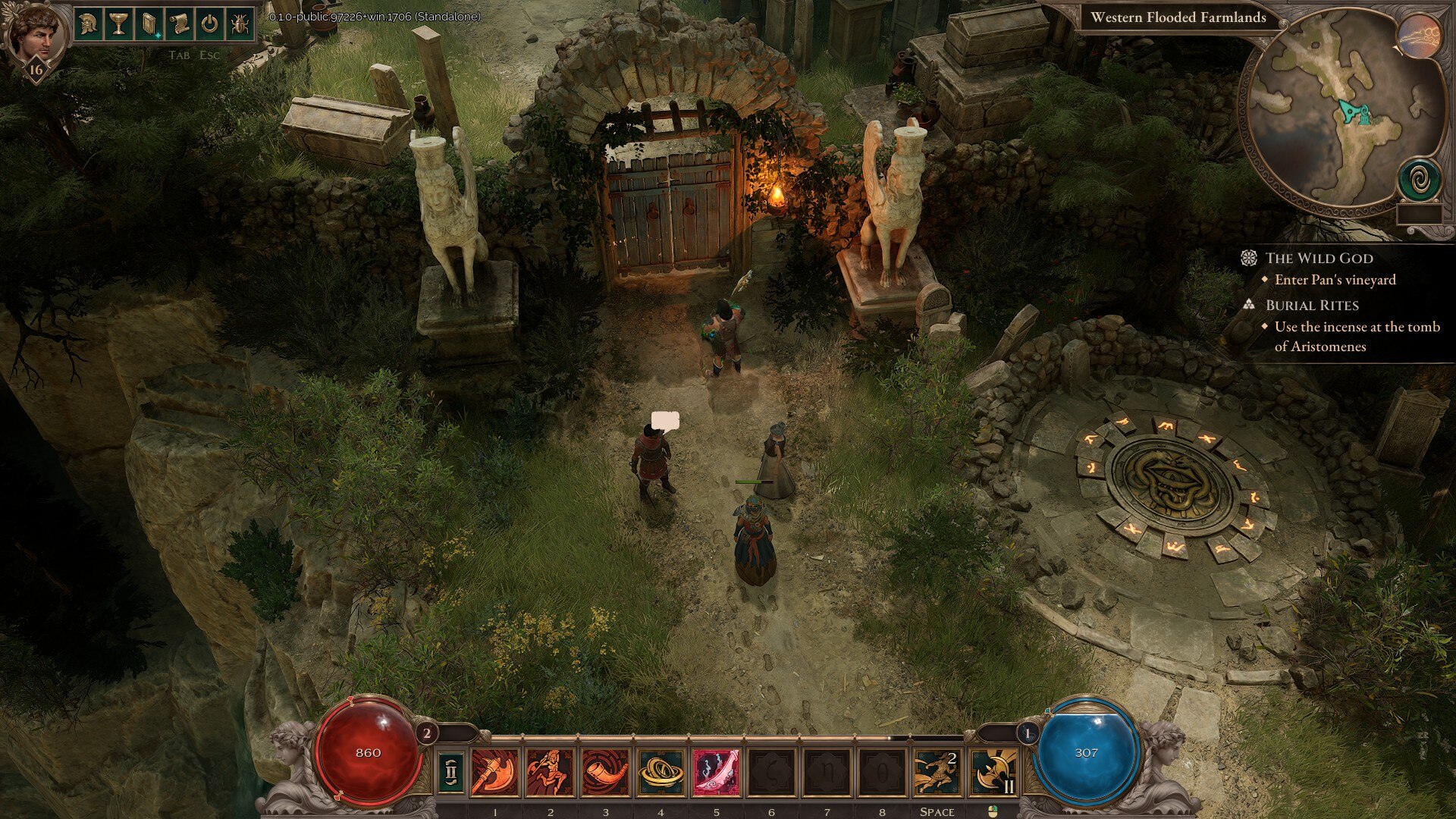
Task: Click the golden chalice menu icon
Action: pyautogui.click(x=119, y=24)
